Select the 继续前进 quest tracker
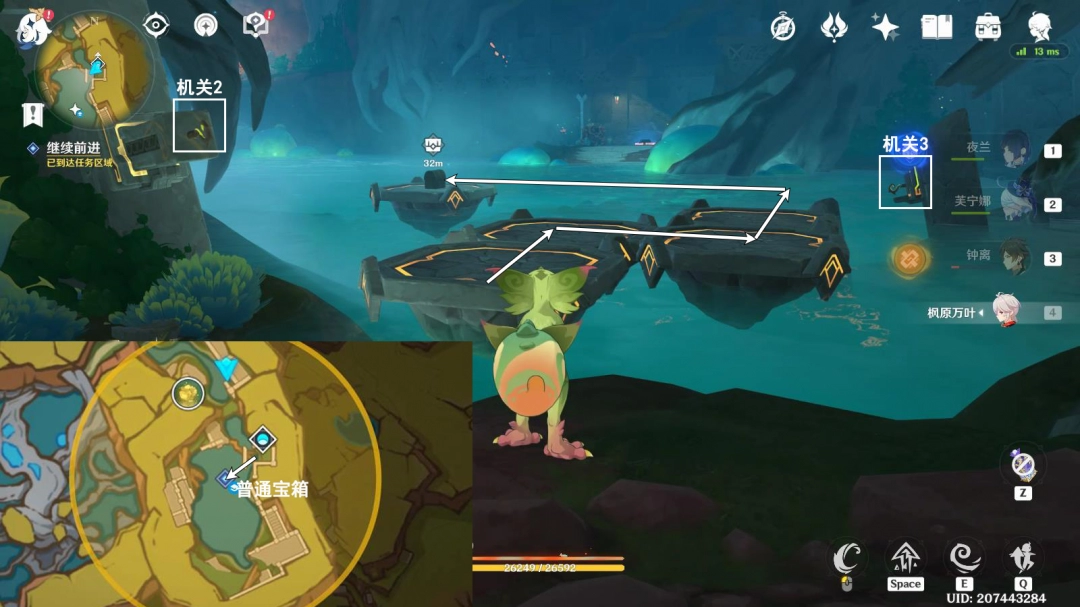 tap(73, 148)
